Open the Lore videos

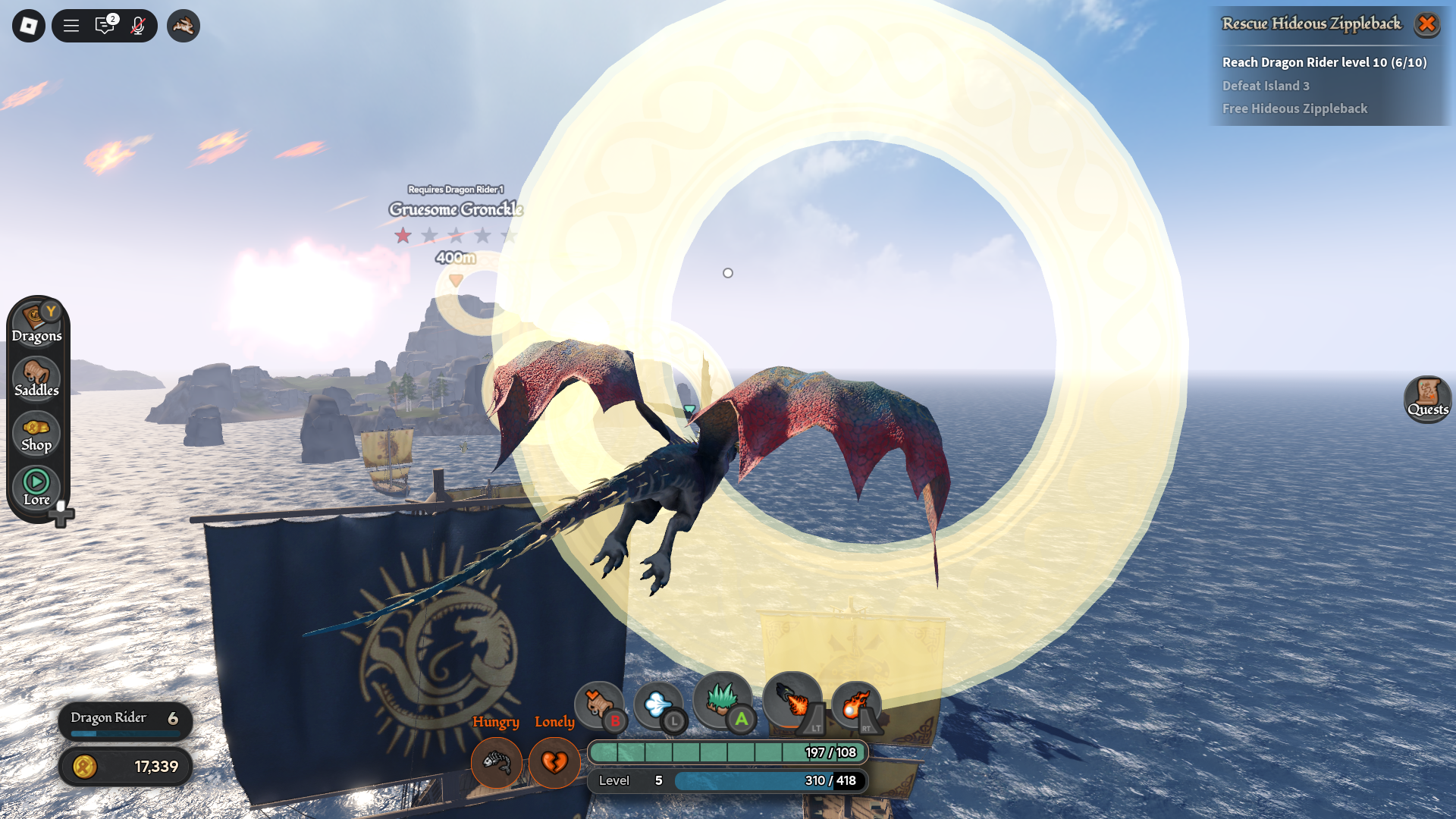(x=36, y=488)
